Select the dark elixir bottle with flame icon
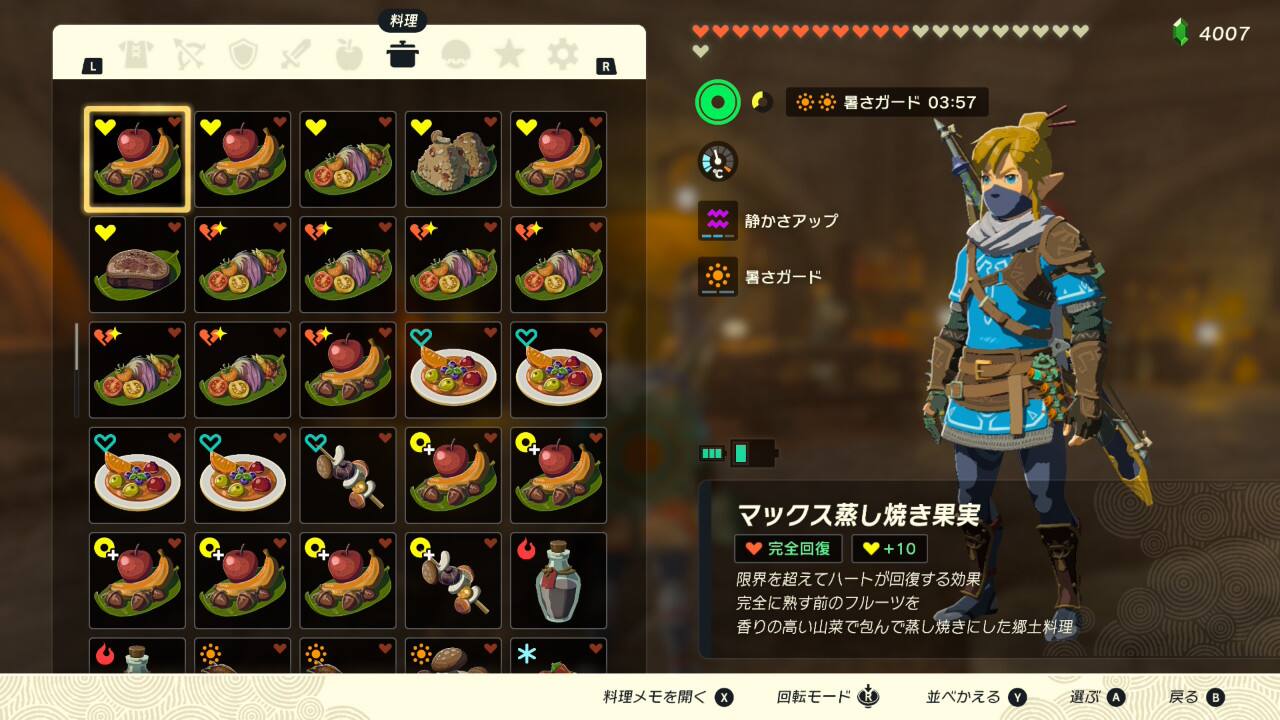 click(558, 581)
